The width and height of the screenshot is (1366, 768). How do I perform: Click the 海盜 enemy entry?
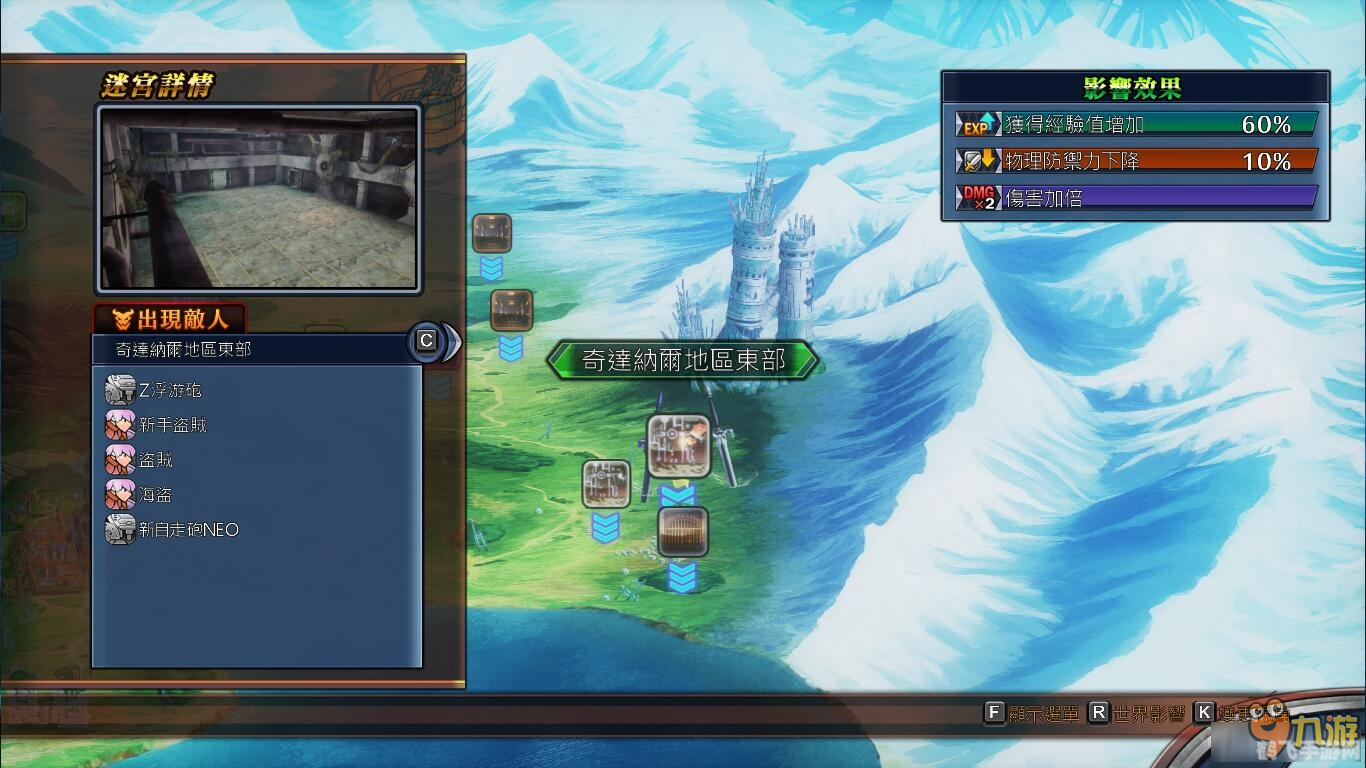click(x=155, y=495)
